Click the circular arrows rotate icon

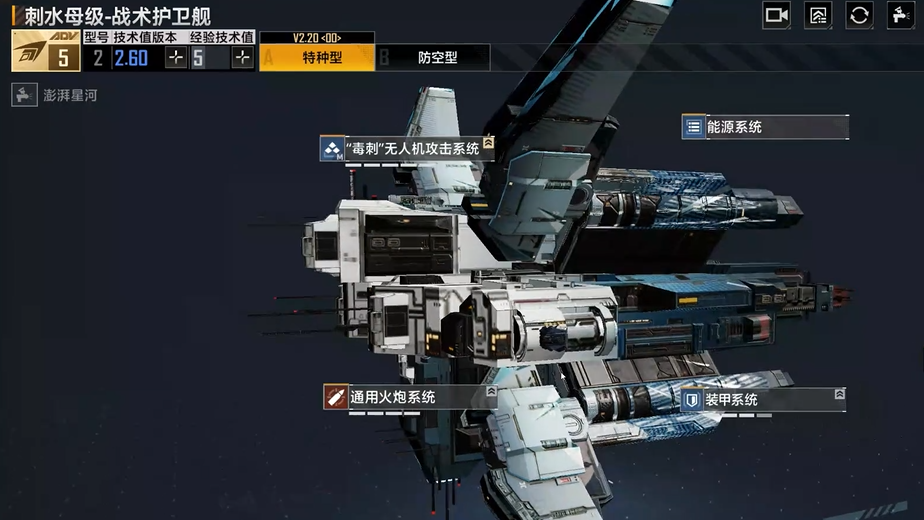tap(859, 15)
